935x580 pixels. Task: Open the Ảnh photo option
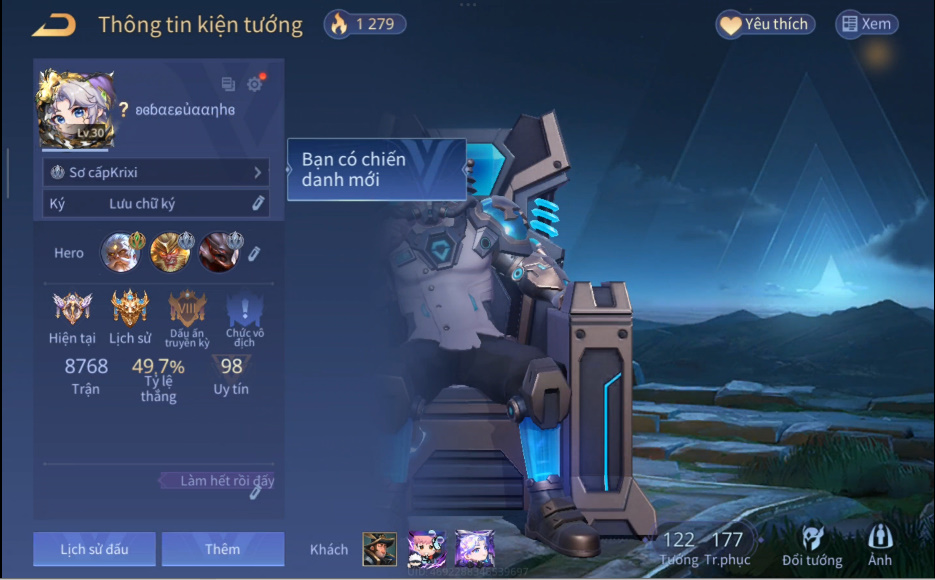[880, 546]
